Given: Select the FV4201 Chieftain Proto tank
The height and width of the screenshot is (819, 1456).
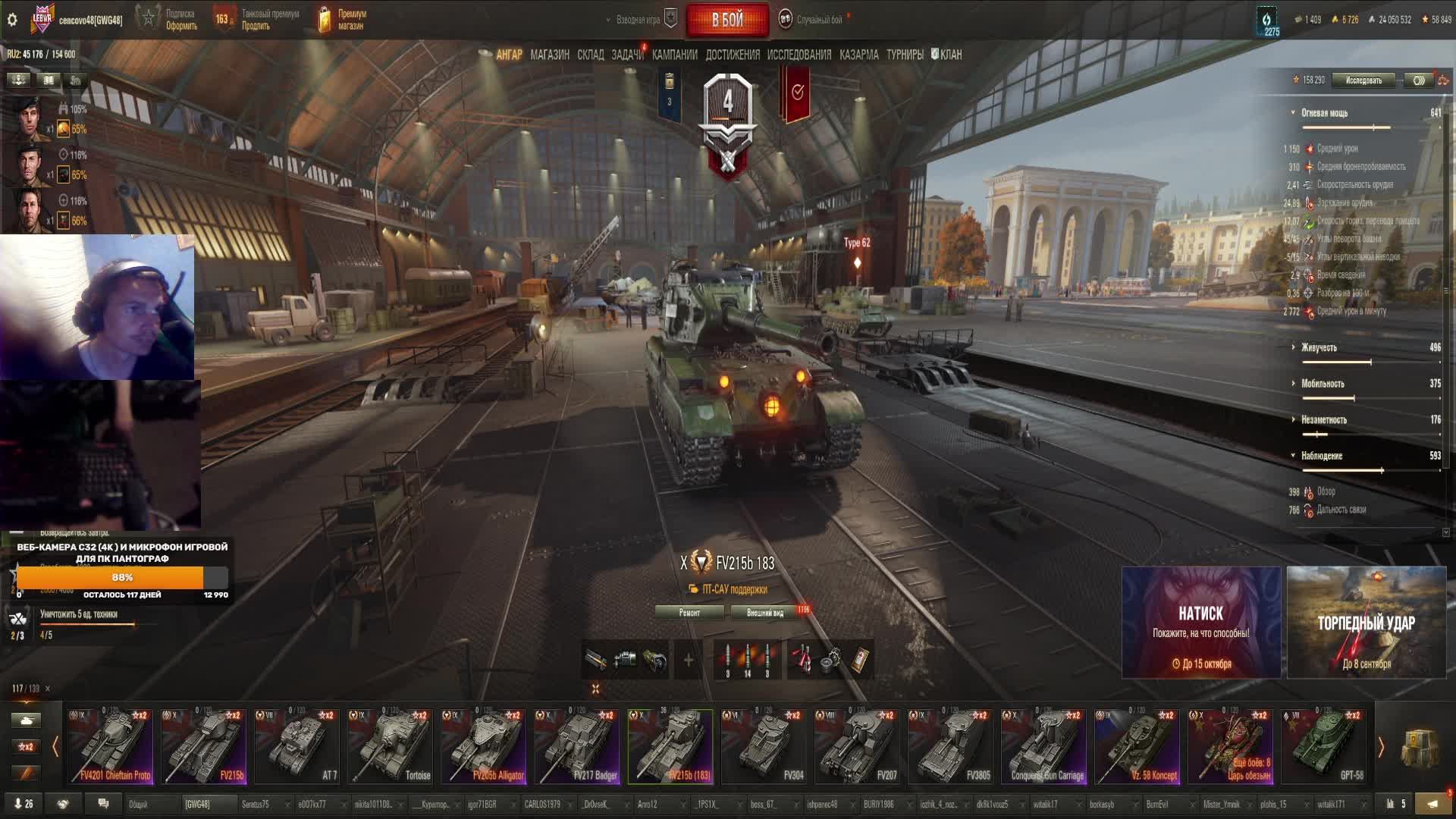Looking at the screenshot, I should 111,746.
